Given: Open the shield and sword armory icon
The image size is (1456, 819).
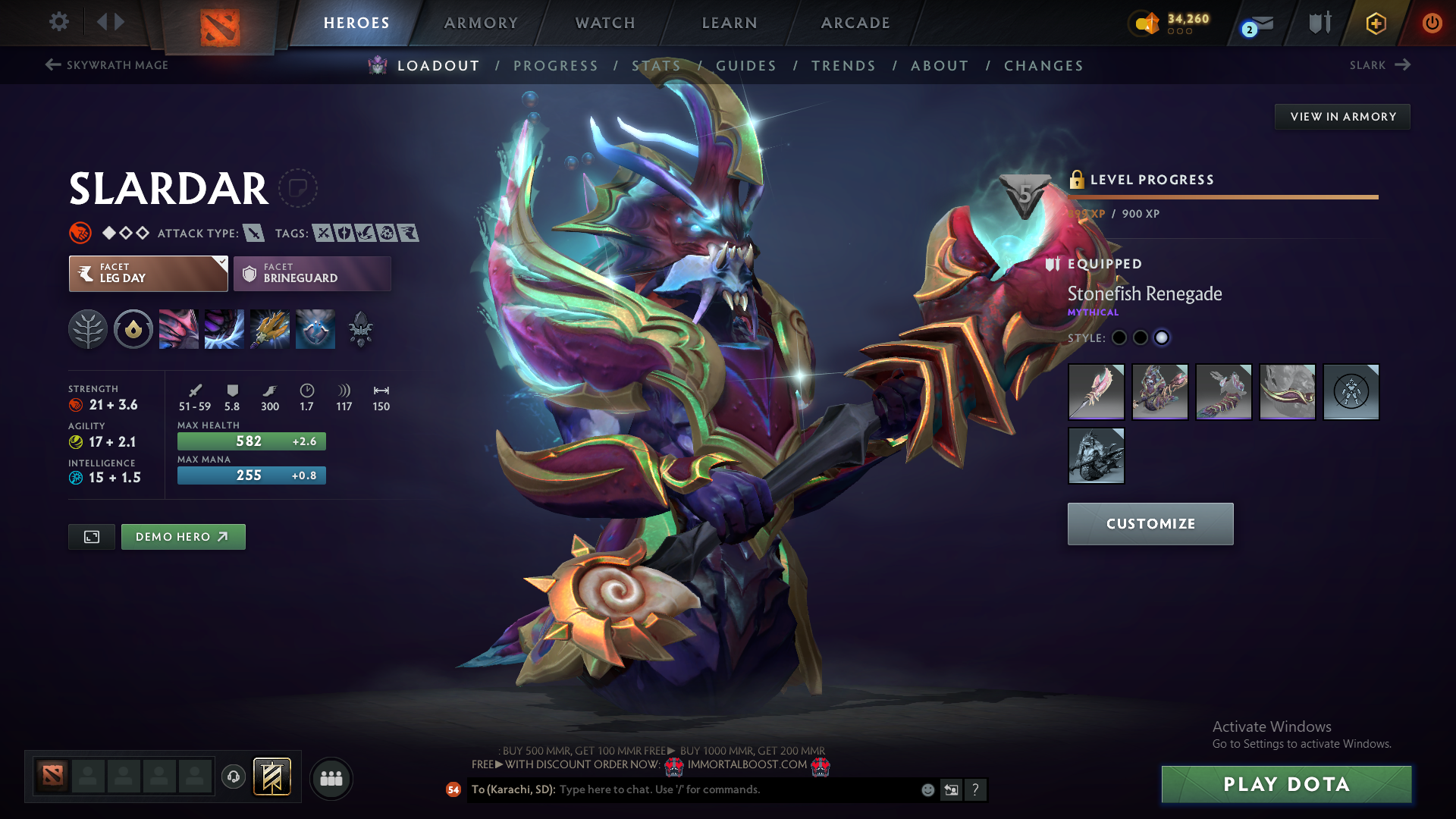Looking at the screenshot, I should (1319, 23).
